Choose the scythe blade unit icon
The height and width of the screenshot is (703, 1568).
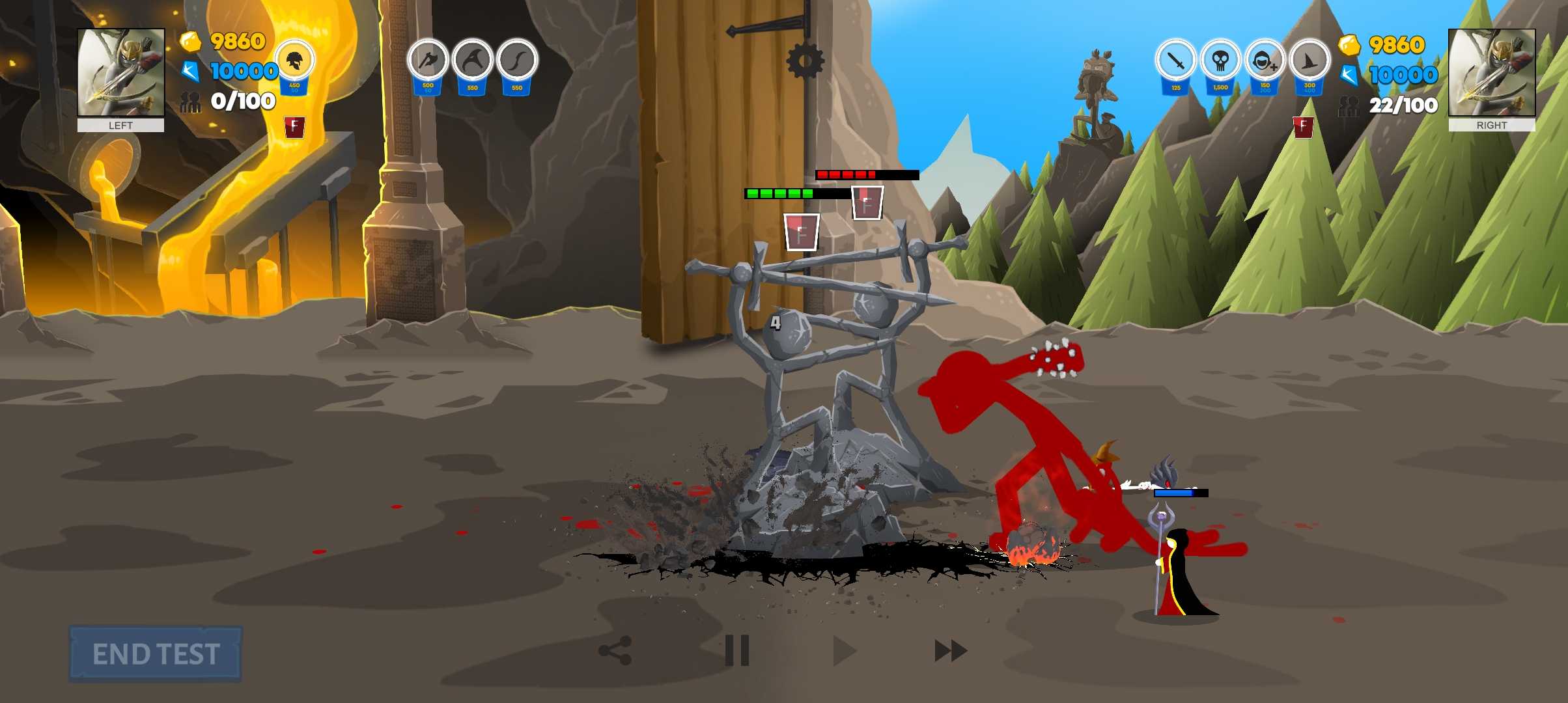pyautogui.click(x=473, y=62)
